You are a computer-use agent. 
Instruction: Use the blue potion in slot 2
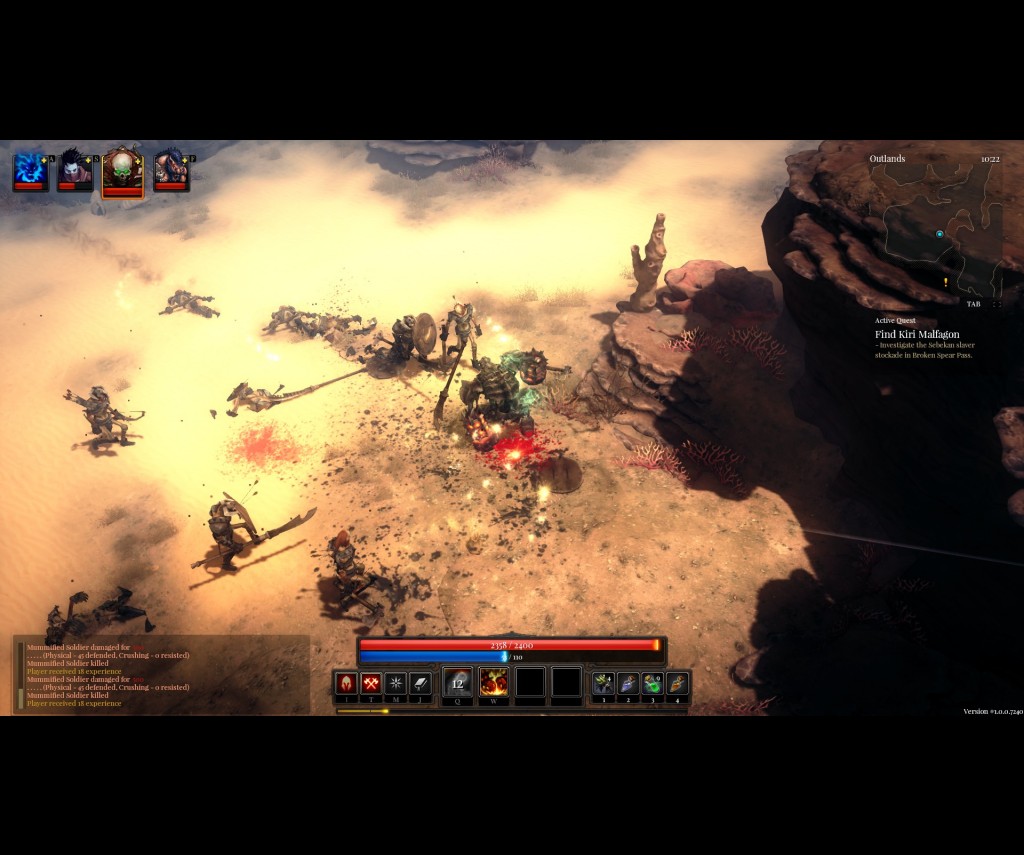pyautogui.click(x=628, y=683)
